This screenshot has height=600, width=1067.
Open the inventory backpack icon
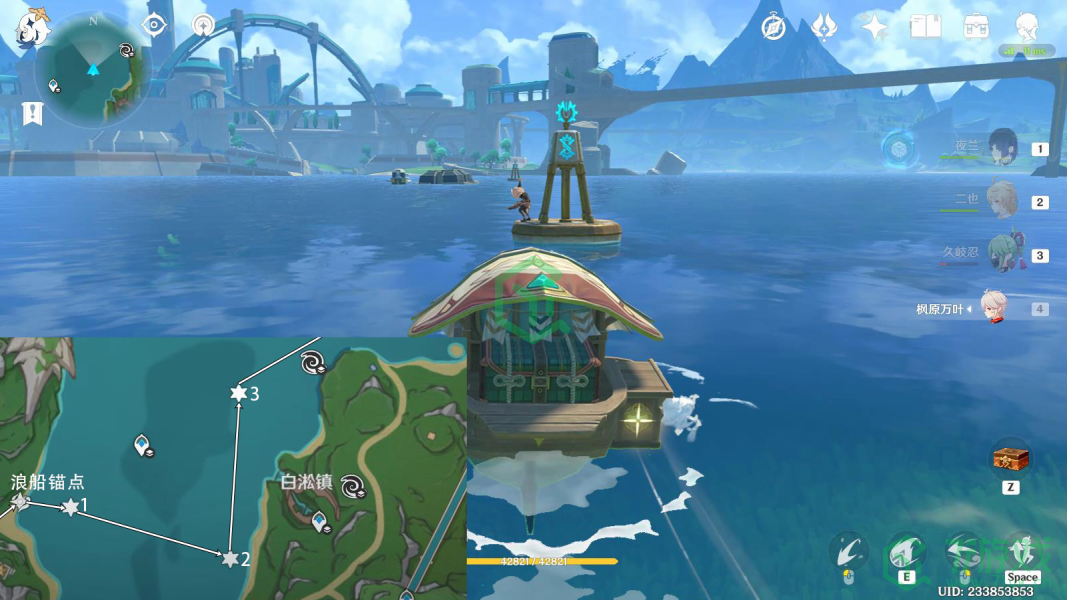point(977,27)
